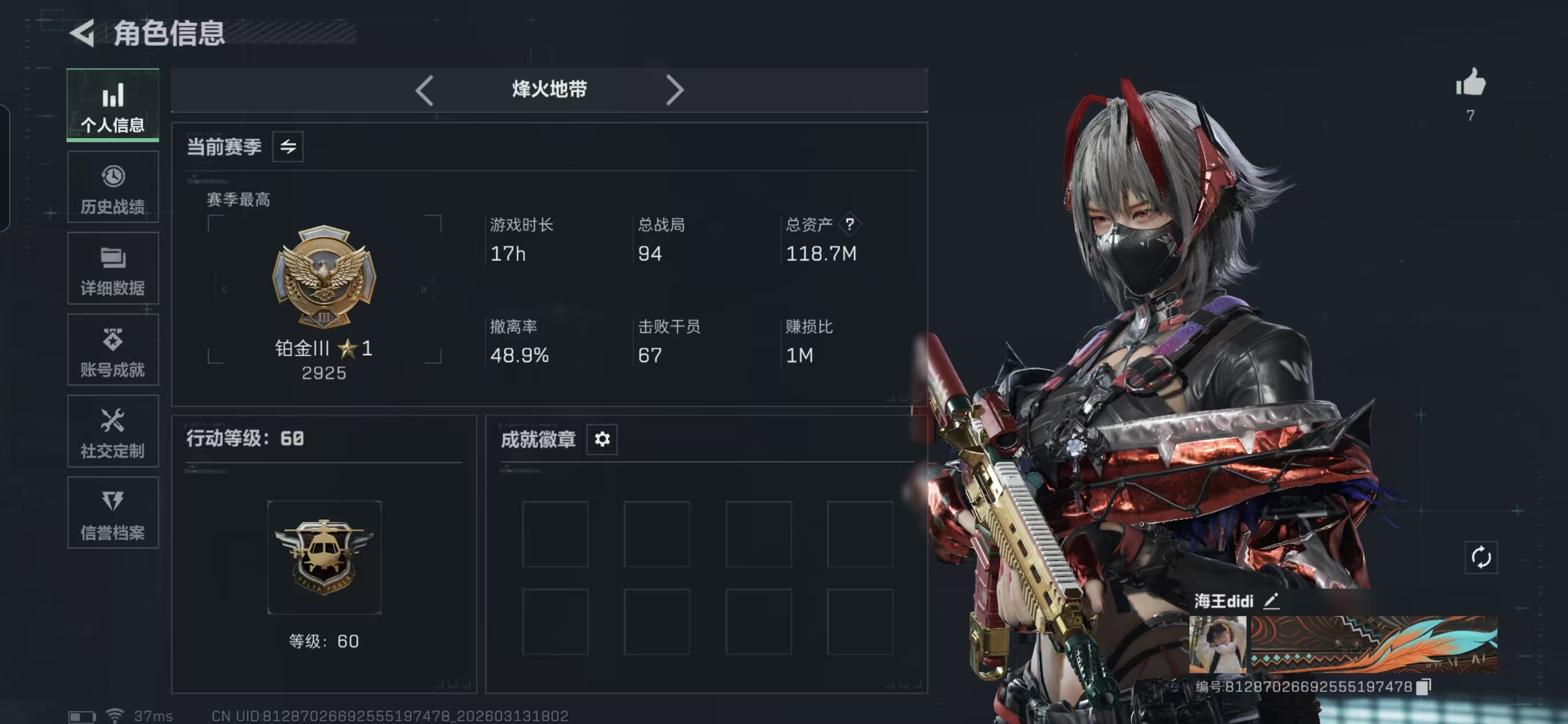Image resolution: width=1568 pixels, height=724 pixels.
Task: Switch to the 个人信息 tab
Action: click(x=112, y=106)
